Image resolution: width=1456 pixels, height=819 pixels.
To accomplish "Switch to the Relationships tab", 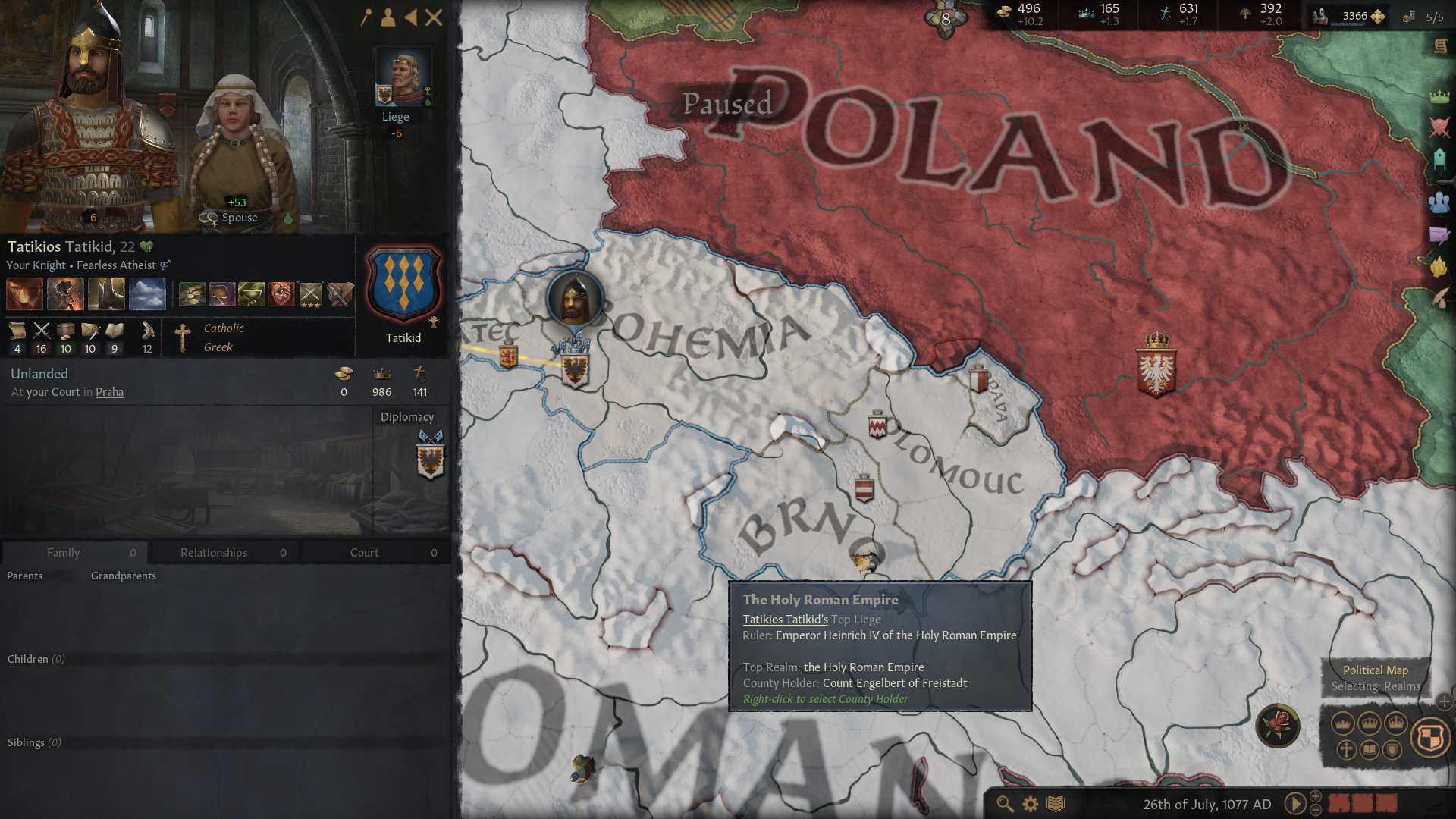I will pos(214,552).
